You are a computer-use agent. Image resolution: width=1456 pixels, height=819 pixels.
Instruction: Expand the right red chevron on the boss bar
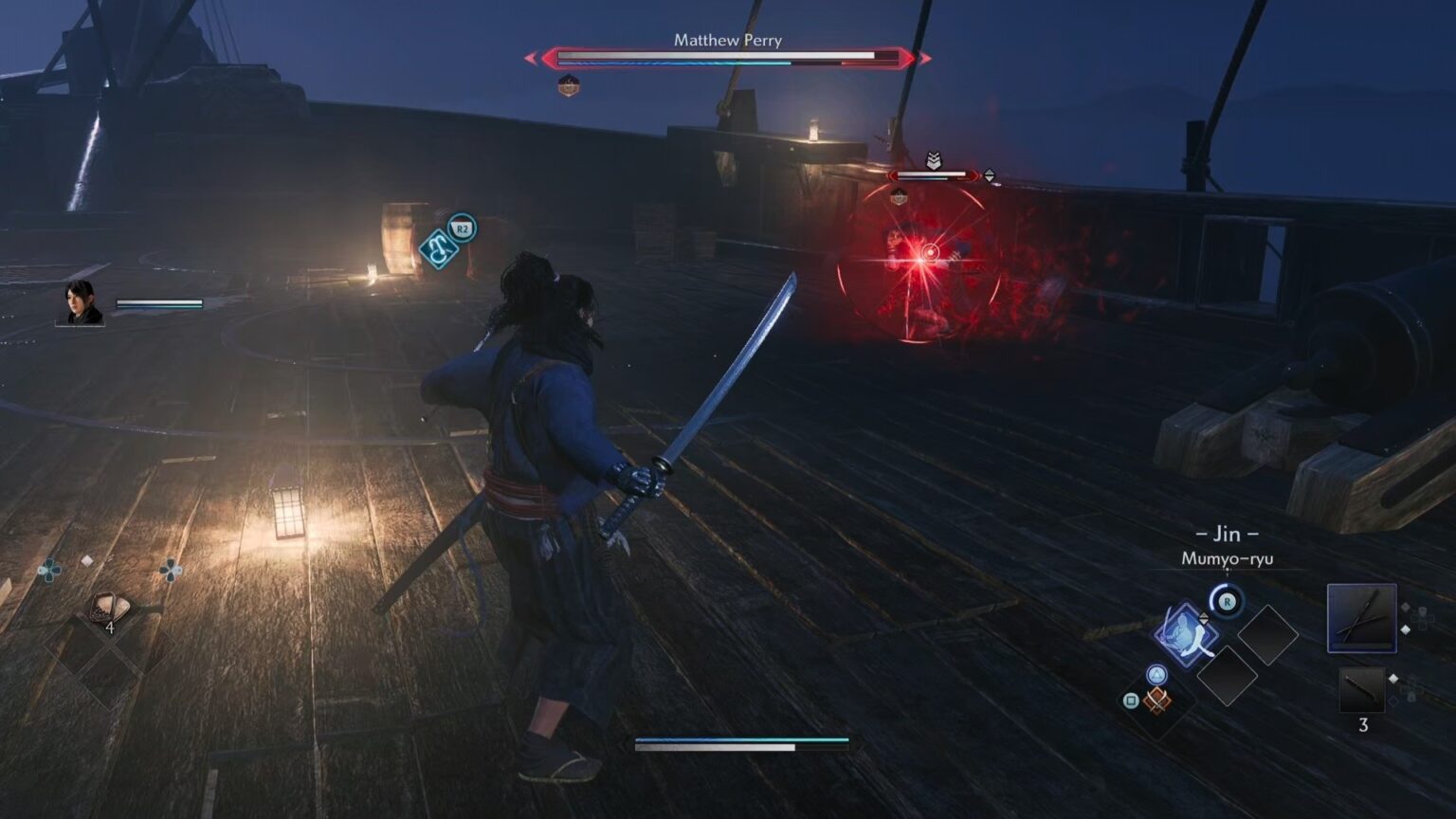point(925,59)
